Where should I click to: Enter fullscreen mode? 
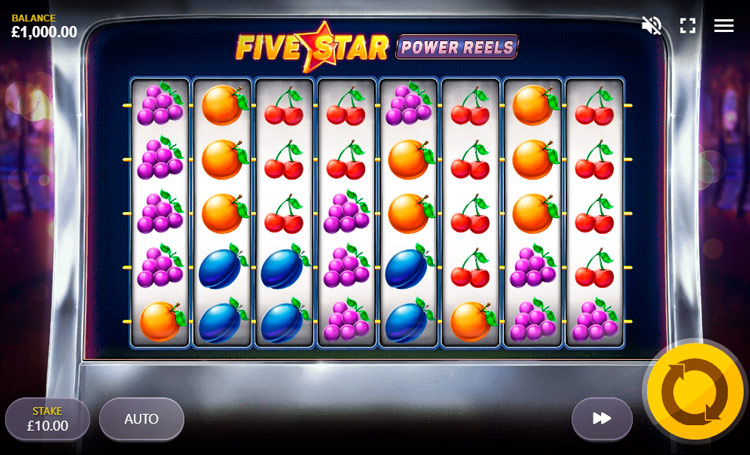pyautogui.click(x=688, y=26)
